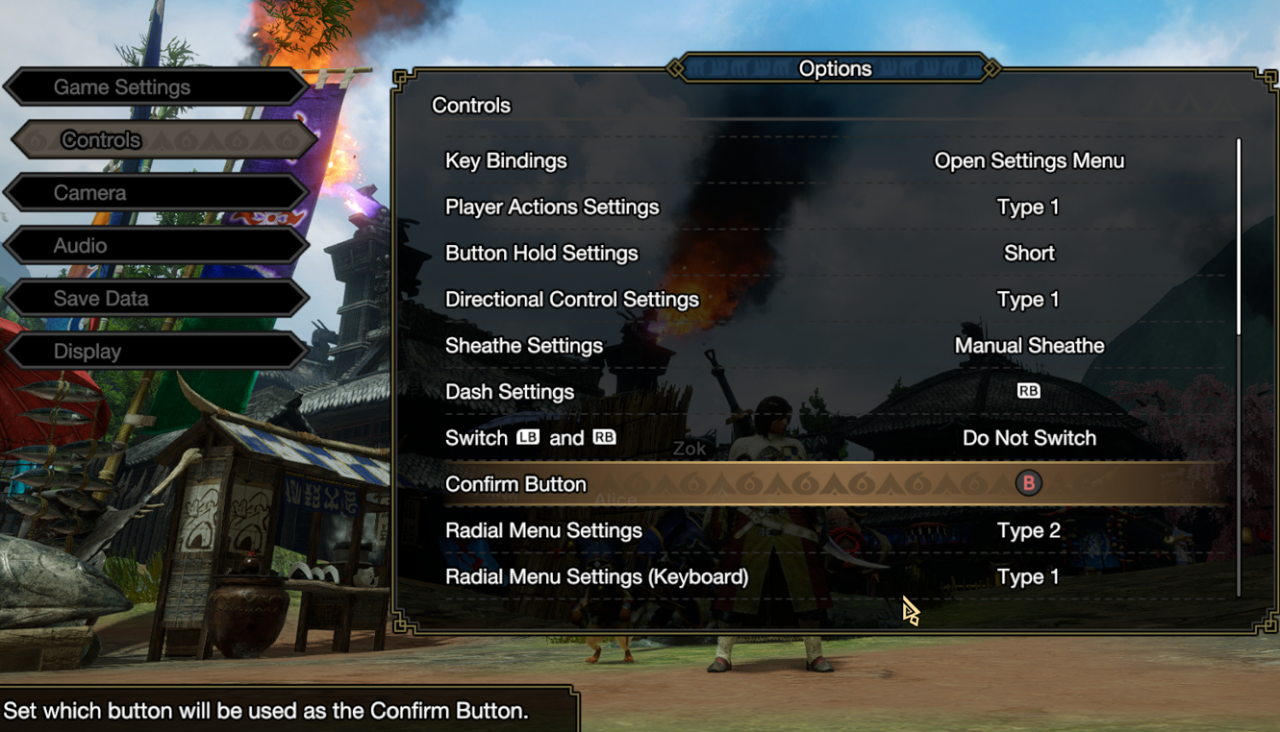The height and width of the screenshot is (732, 1280).
Task: Switch to the Camera settings
Action: [x=155, y=193]
